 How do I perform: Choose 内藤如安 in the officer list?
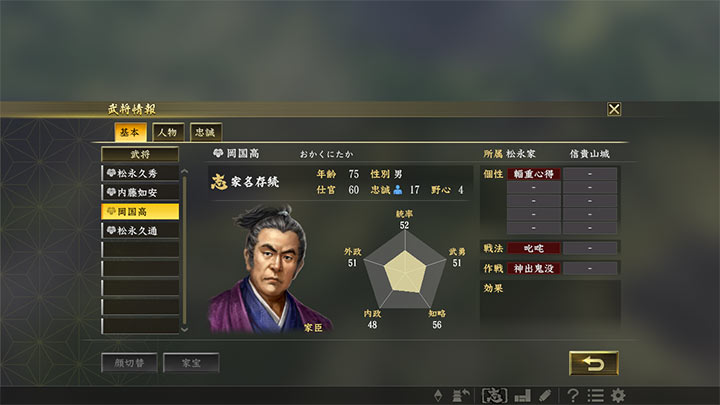pyautogui.click(x=141, y=192)
